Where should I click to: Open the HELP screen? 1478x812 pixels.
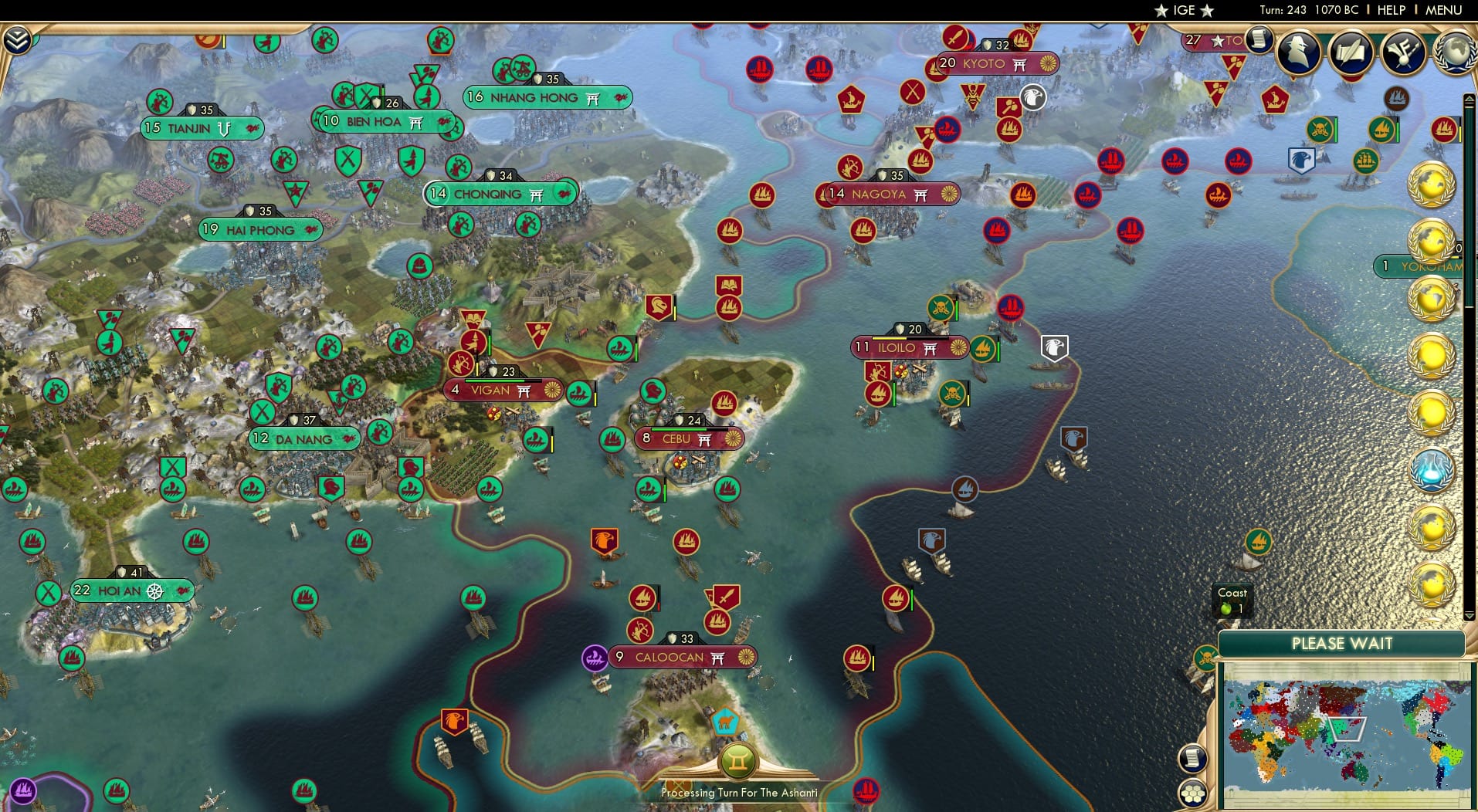click(1390, 10)
